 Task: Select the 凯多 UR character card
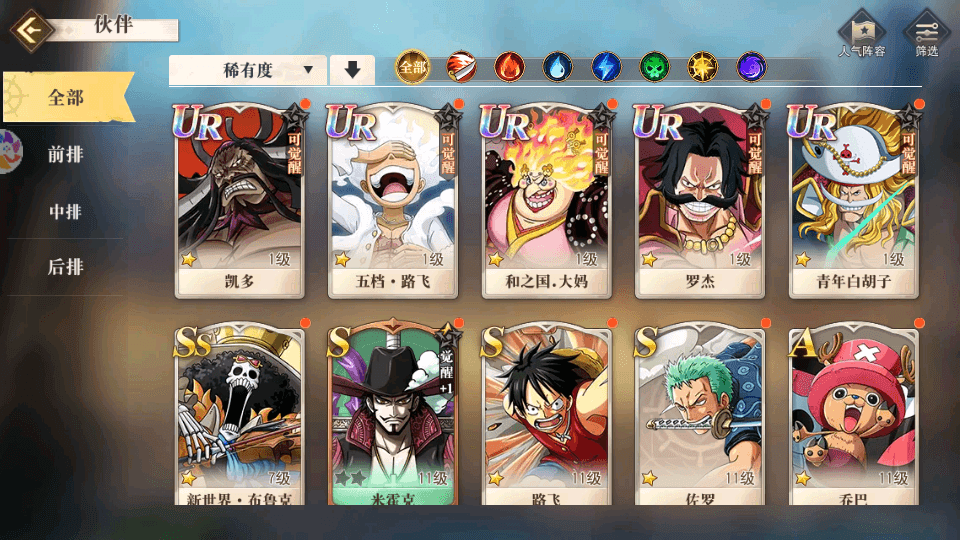click(240, 198)
